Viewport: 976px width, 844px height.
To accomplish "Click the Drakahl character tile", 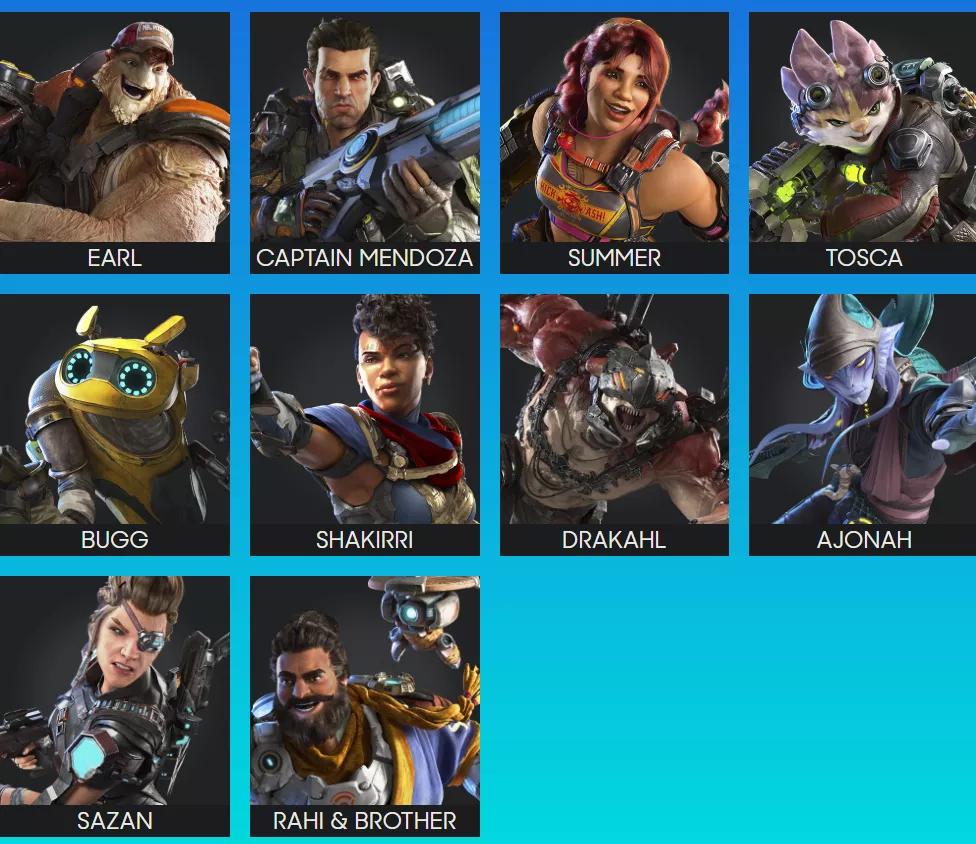I will click(614, 424).
